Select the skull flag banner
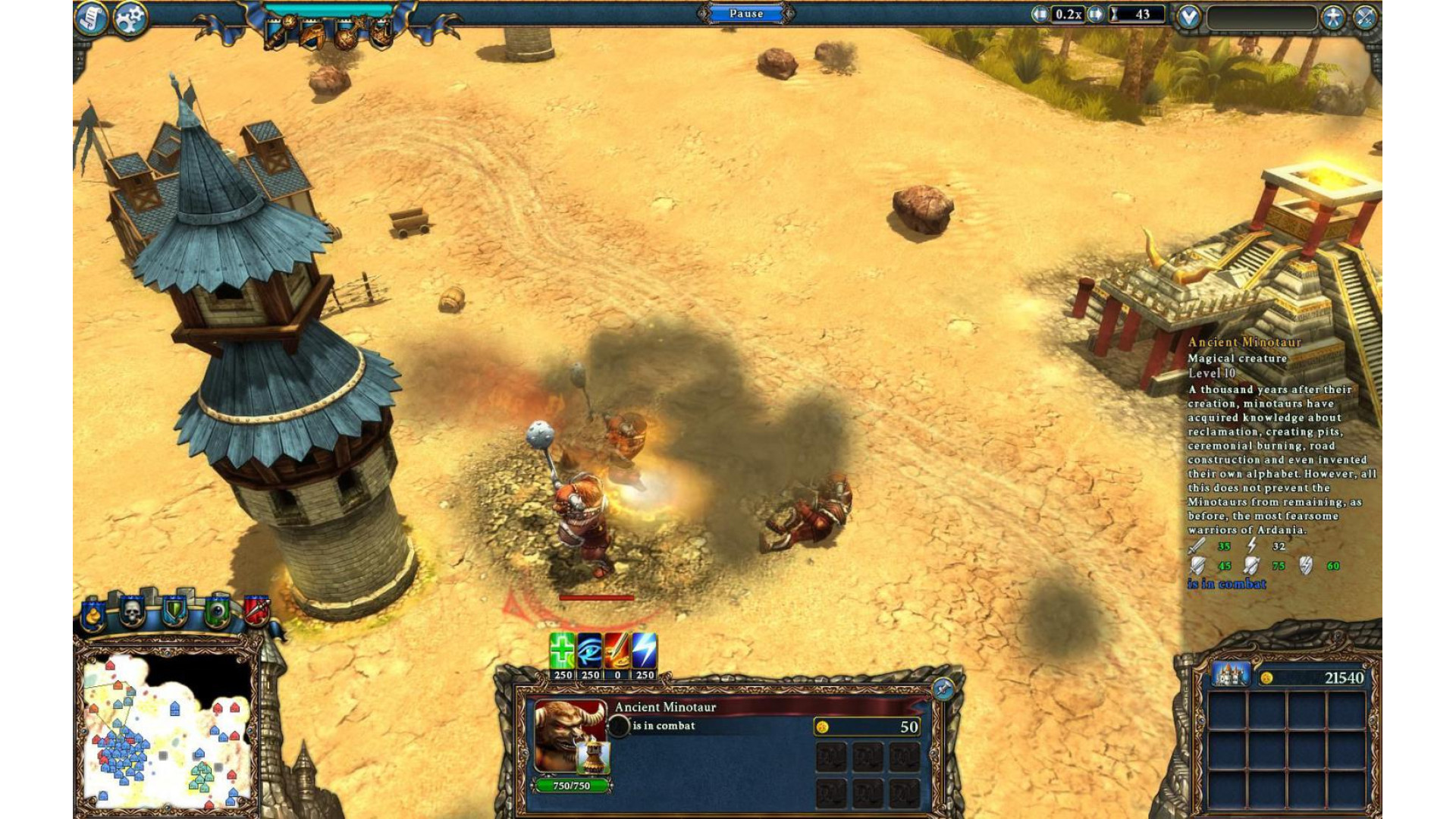 [133, 611]
